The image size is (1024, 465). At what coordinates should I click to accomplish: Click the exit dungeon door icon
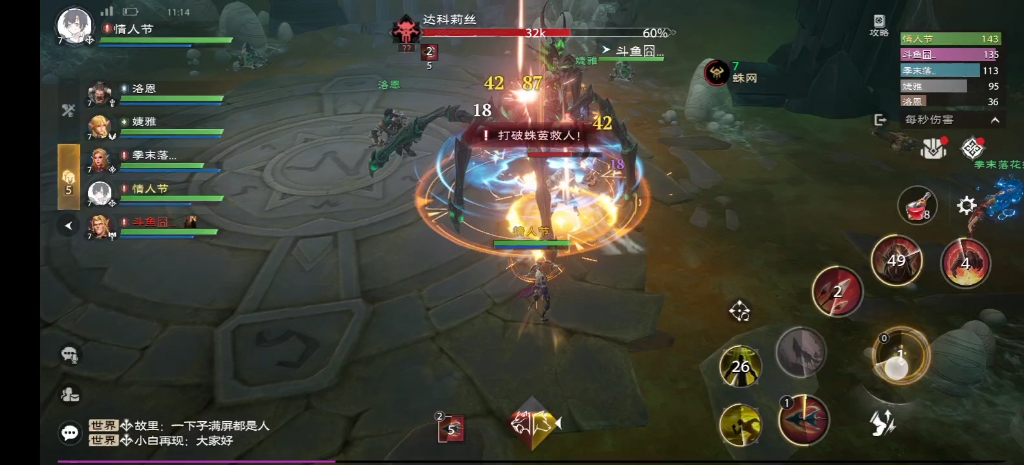tap(881, 119)
